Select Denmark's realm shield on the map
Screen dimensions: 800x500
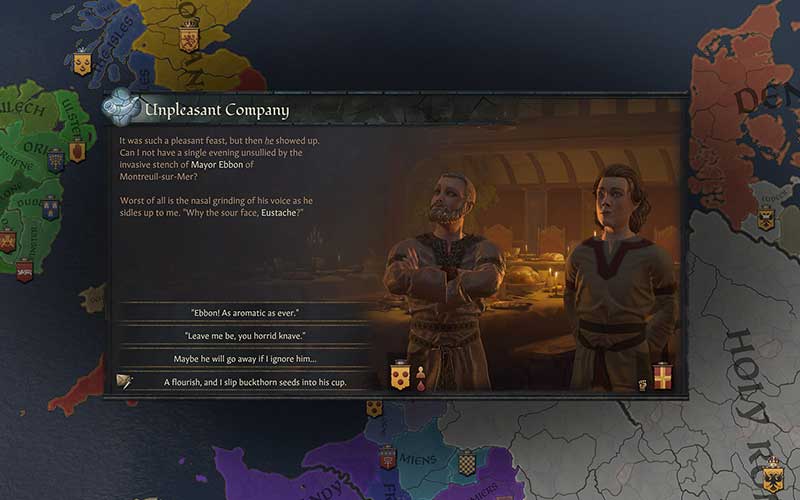[x=766, y=218]
